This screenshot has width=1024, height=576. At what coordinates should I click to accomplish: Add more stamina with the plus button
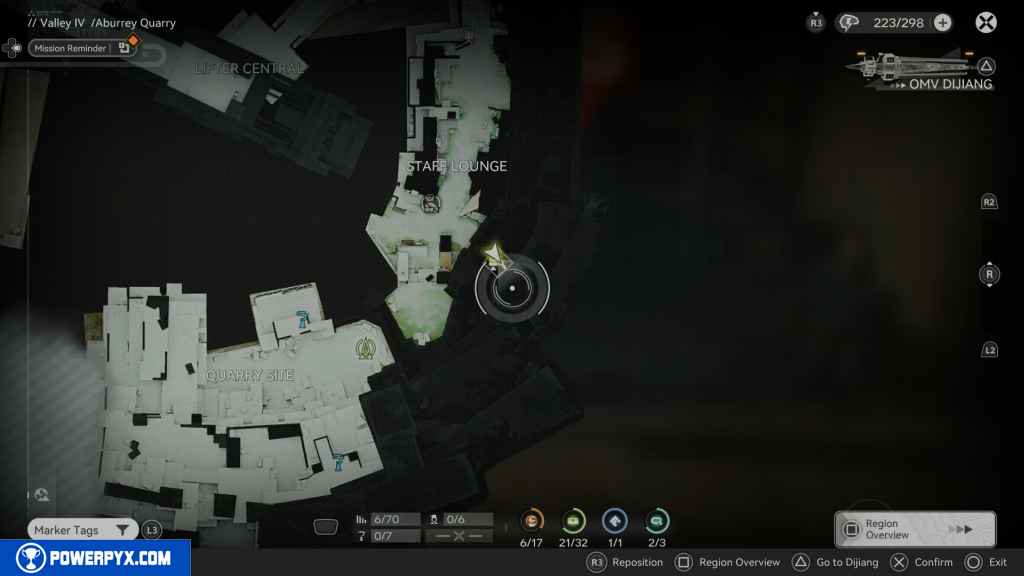pos(942,23)
